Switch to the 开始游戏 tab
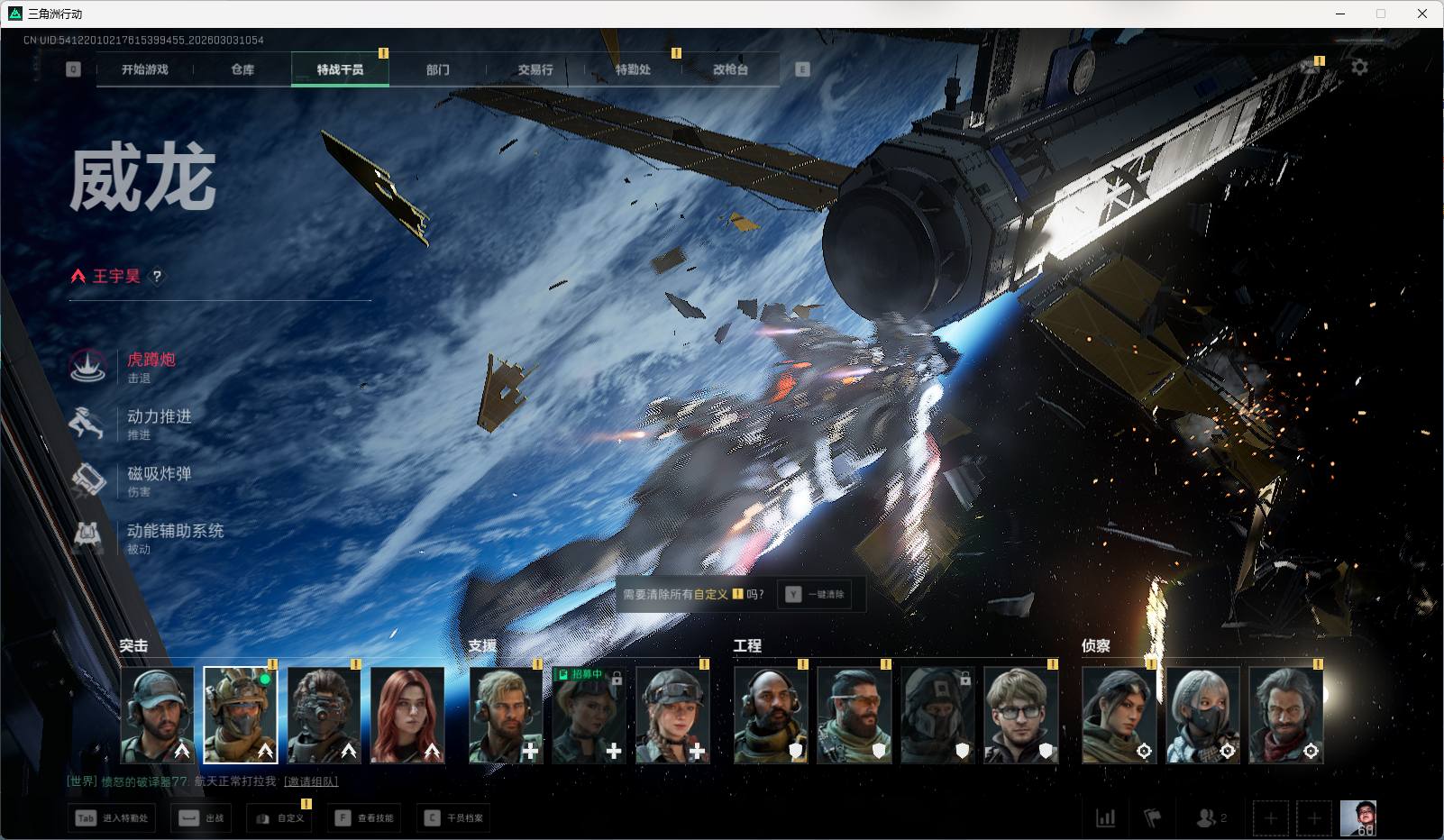The height and width of the screenshot is (840, 1444). click(145, 69)
